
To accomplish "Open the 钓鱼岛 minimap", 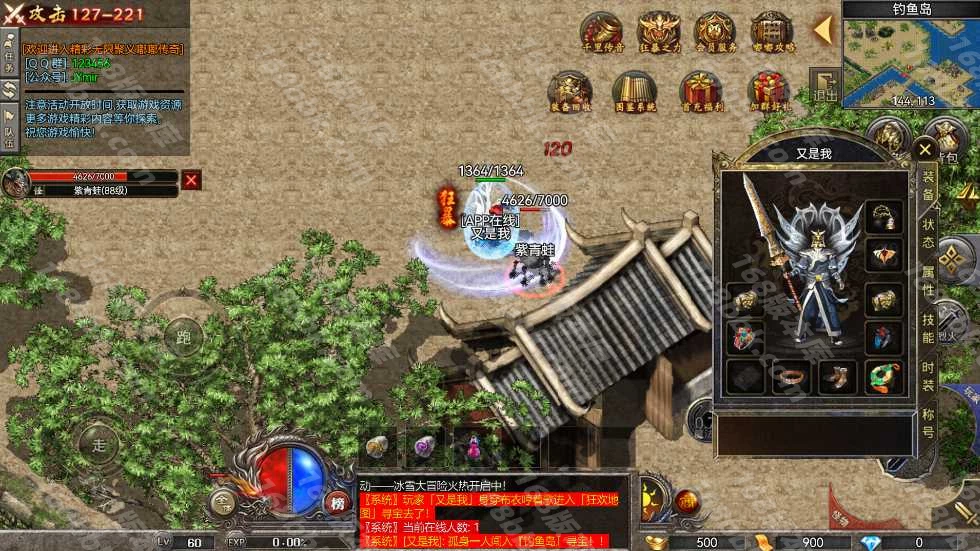I will (910, 55).
